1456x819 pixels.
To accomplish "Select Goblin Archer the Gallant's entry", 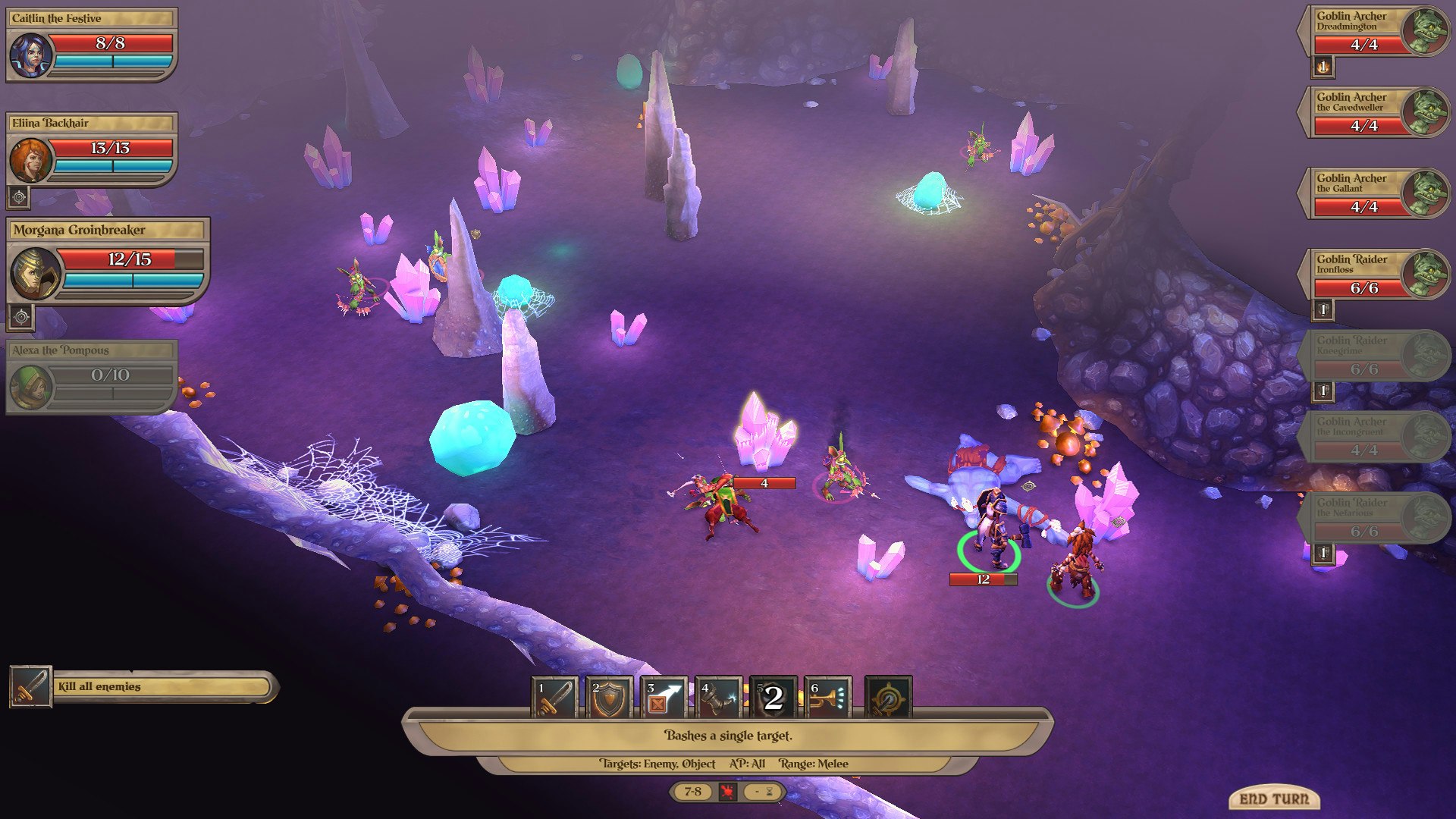I will point(1374,193).
